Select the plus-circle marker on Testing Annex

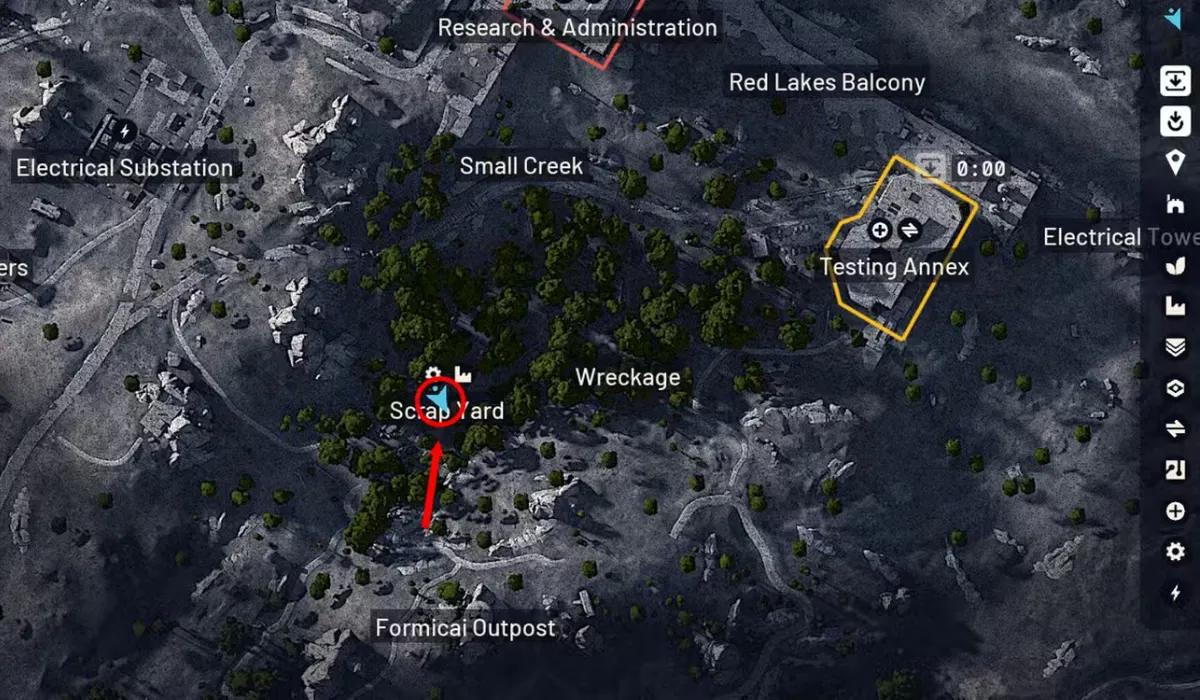(x=880, y=230)
